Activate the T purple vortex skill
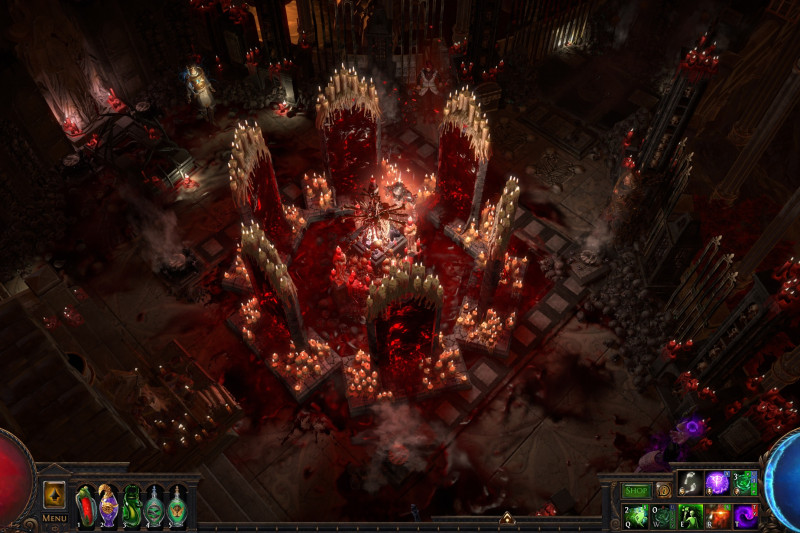 click(x=745, y=515)
